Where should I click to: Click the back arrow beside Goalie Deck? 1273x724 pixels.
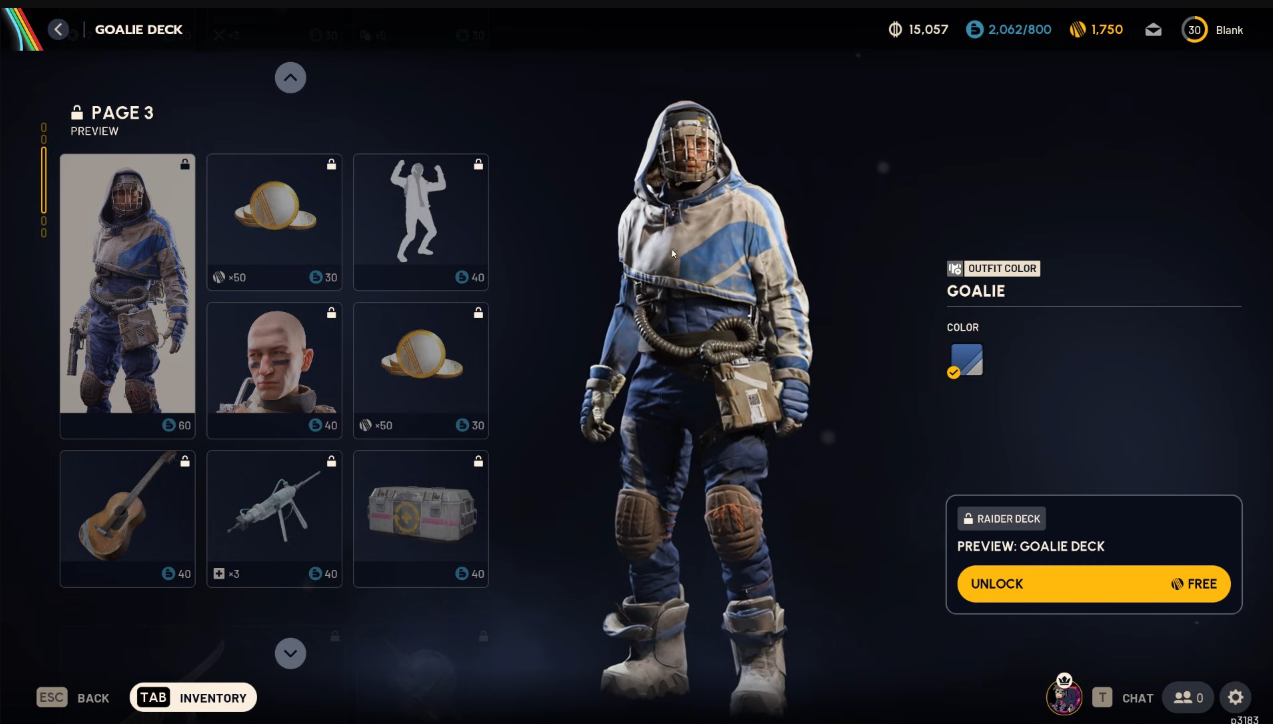coord(59,30)
